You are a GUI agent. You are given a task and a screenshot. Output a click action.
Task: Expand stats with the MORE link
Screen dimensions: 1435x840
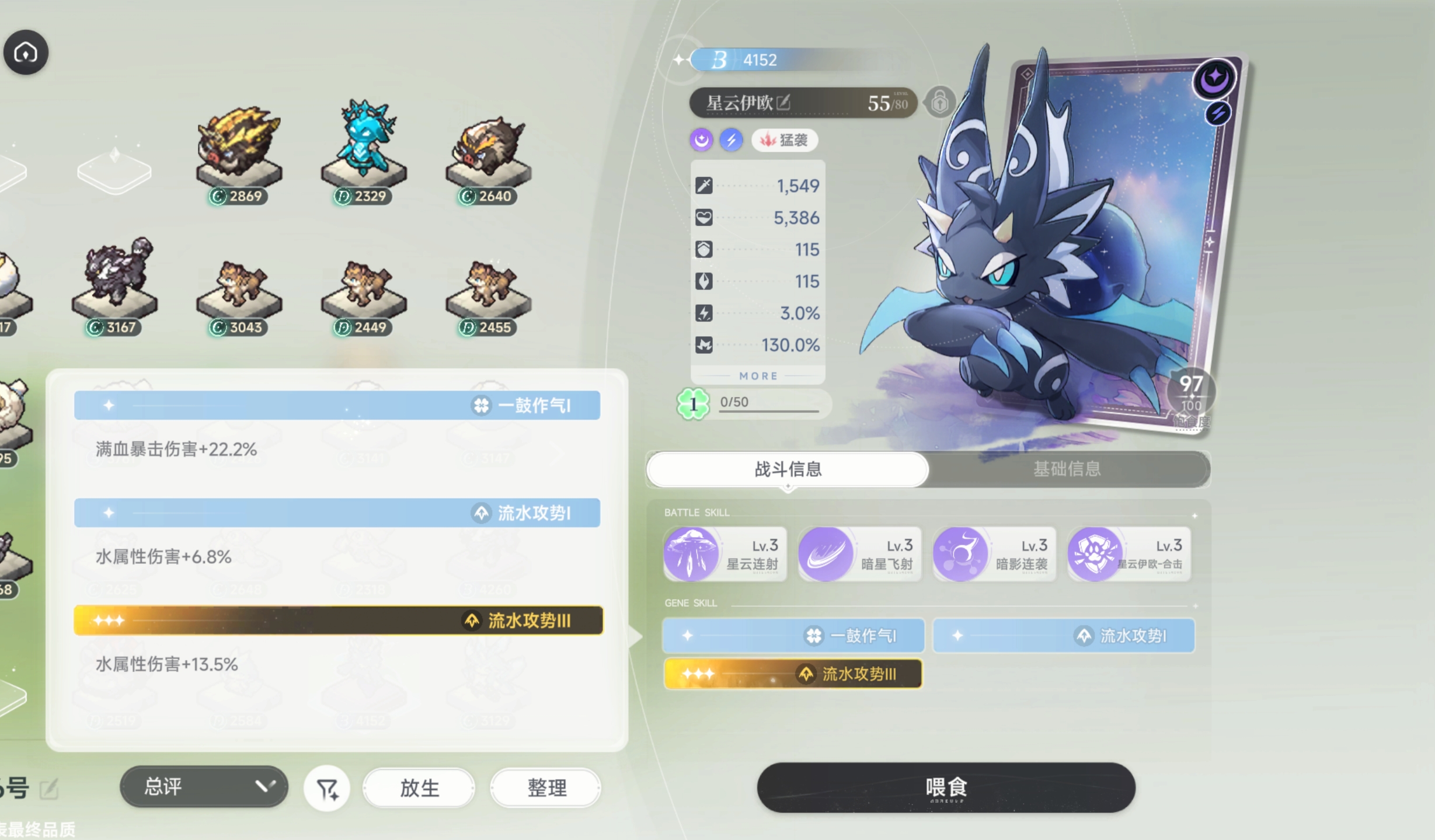pos(758,376)
